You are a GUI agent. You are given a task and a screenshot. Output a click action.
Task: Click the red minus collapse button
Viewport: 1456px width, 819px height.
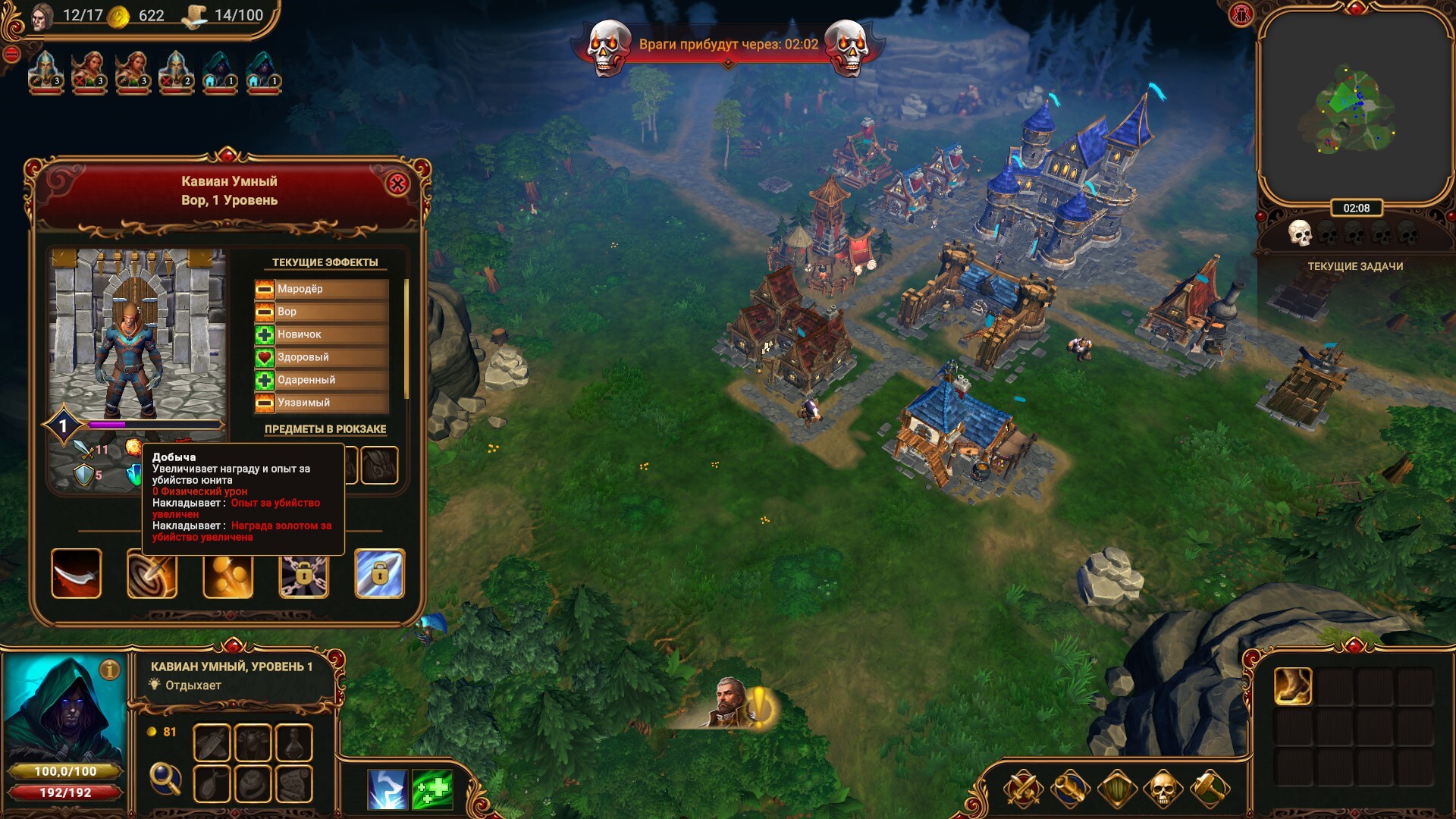(11, 54)
